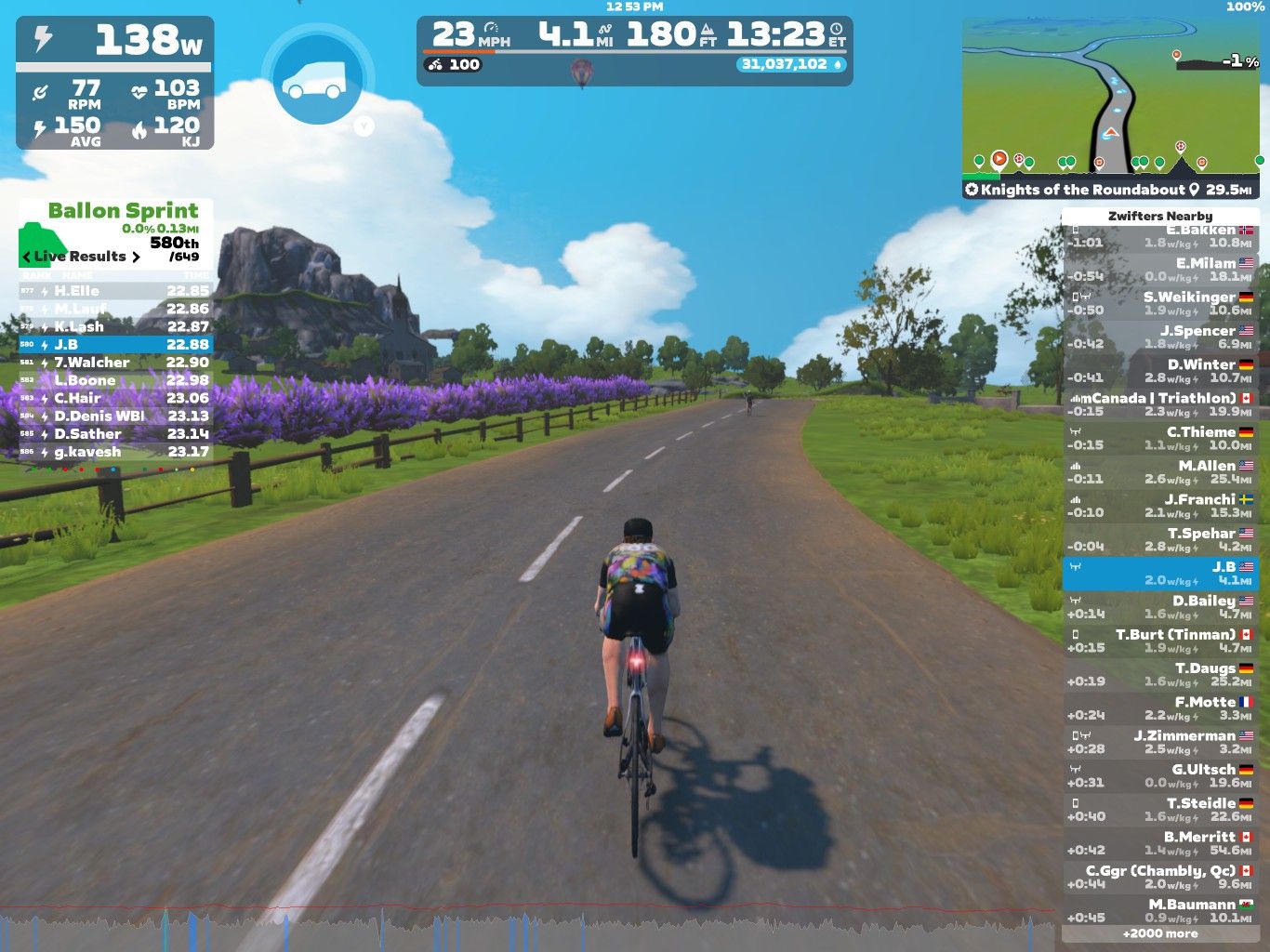The image size is (1270, 952).
Task: Select M.Allen in Zwifters Nearby
Action: click(1159, 471)
